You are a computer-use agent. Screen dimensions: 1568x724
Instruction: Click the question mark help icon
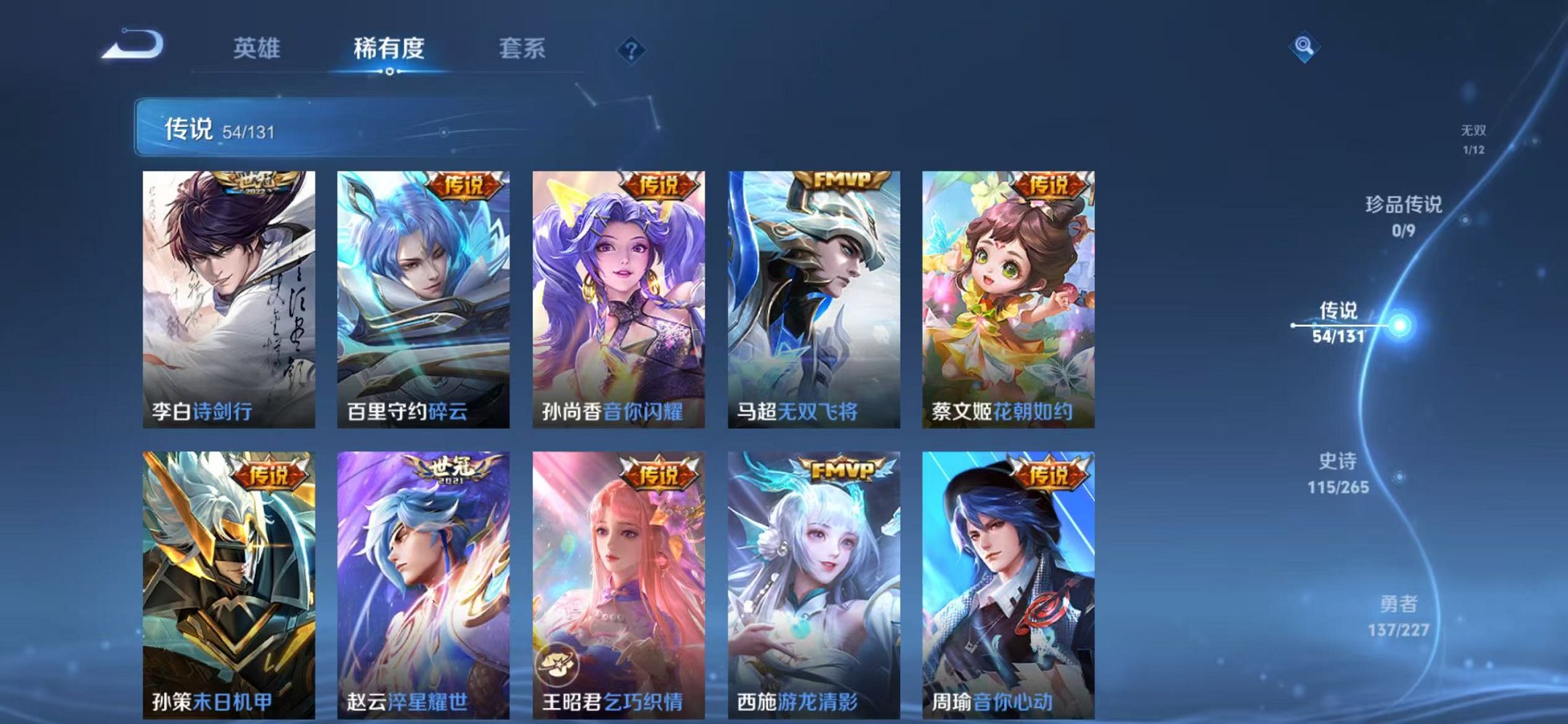[631, 50]
